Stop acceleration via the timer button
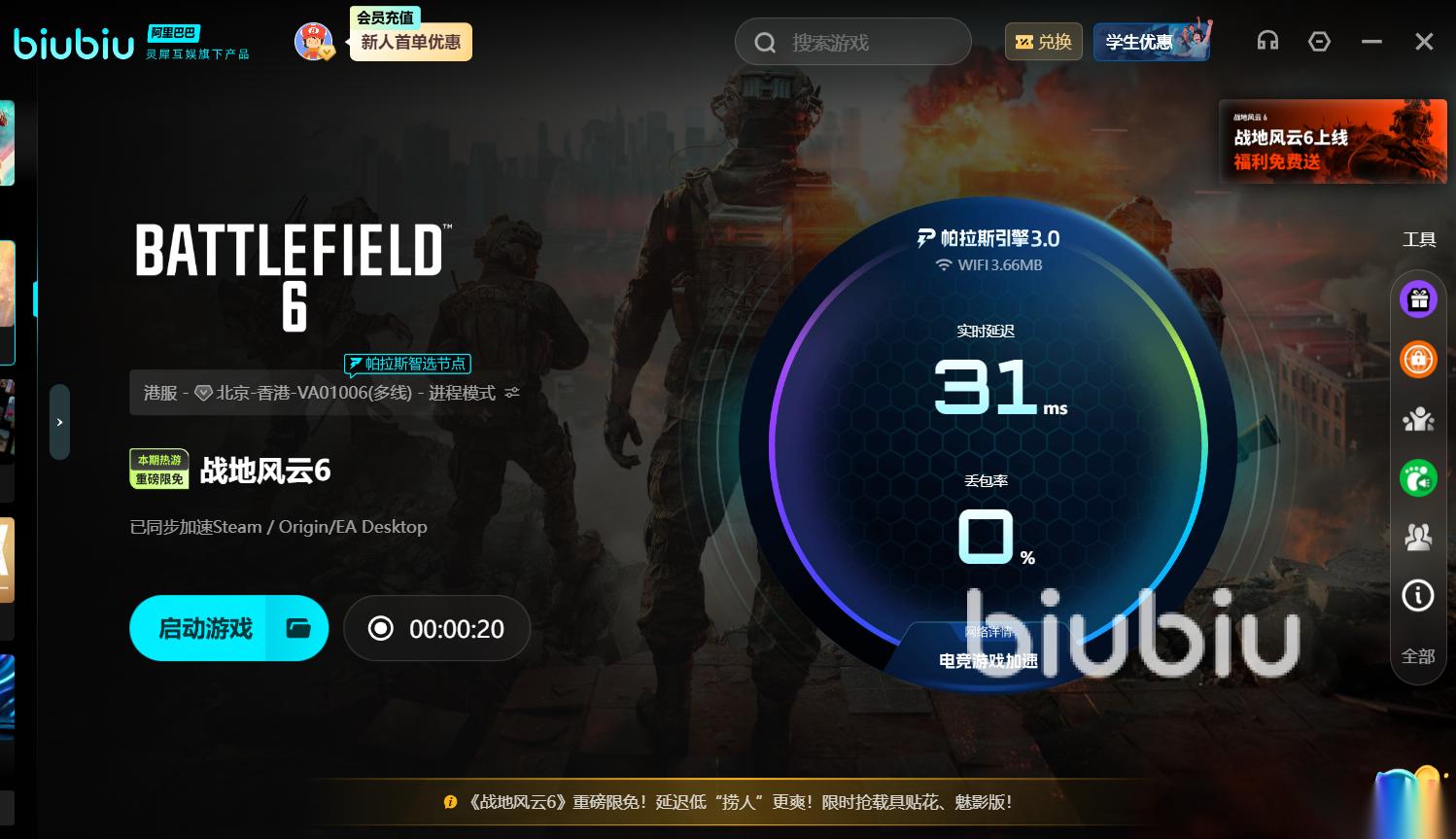The height and width of the screenshot is (839, 1456). coord(436,628)
